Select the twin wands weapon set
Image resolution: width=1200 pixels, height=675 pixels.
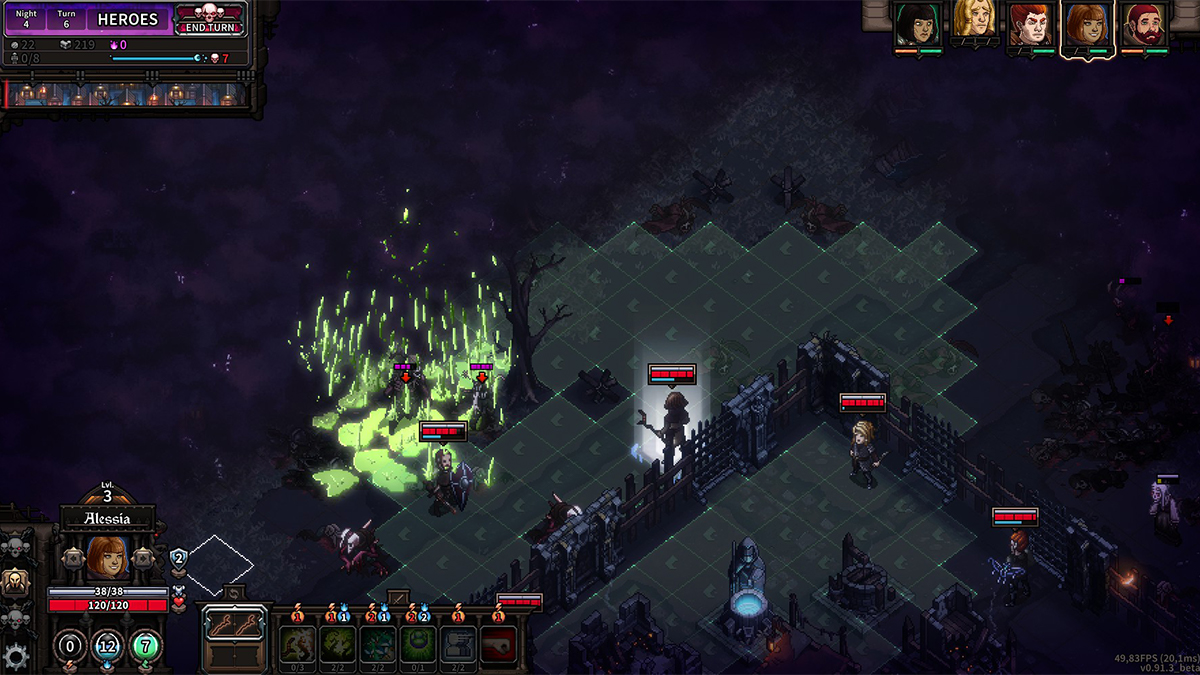click(234, 624)
